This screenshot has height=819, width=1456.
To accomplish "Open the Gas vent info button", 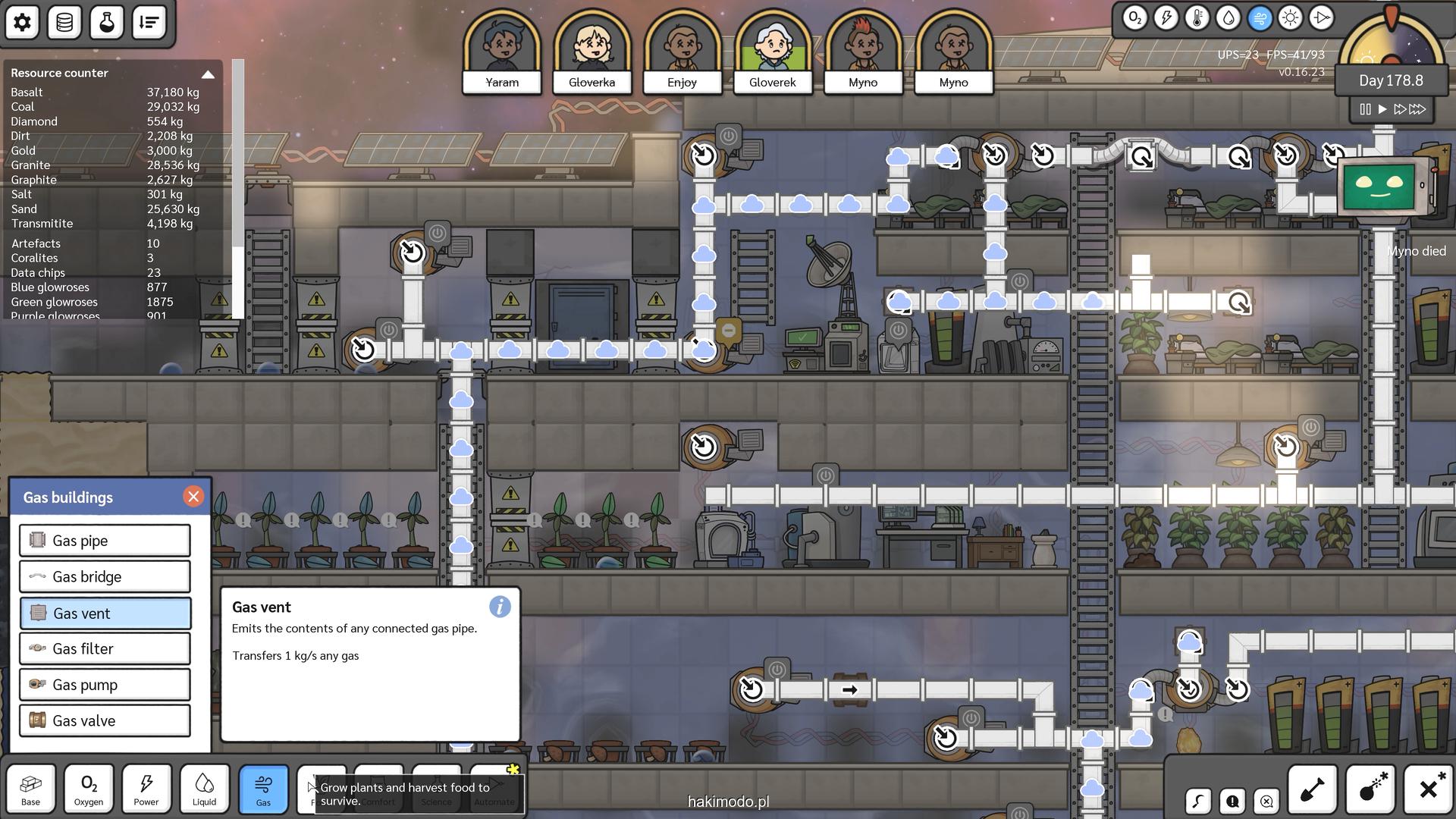I will point(500,607).
